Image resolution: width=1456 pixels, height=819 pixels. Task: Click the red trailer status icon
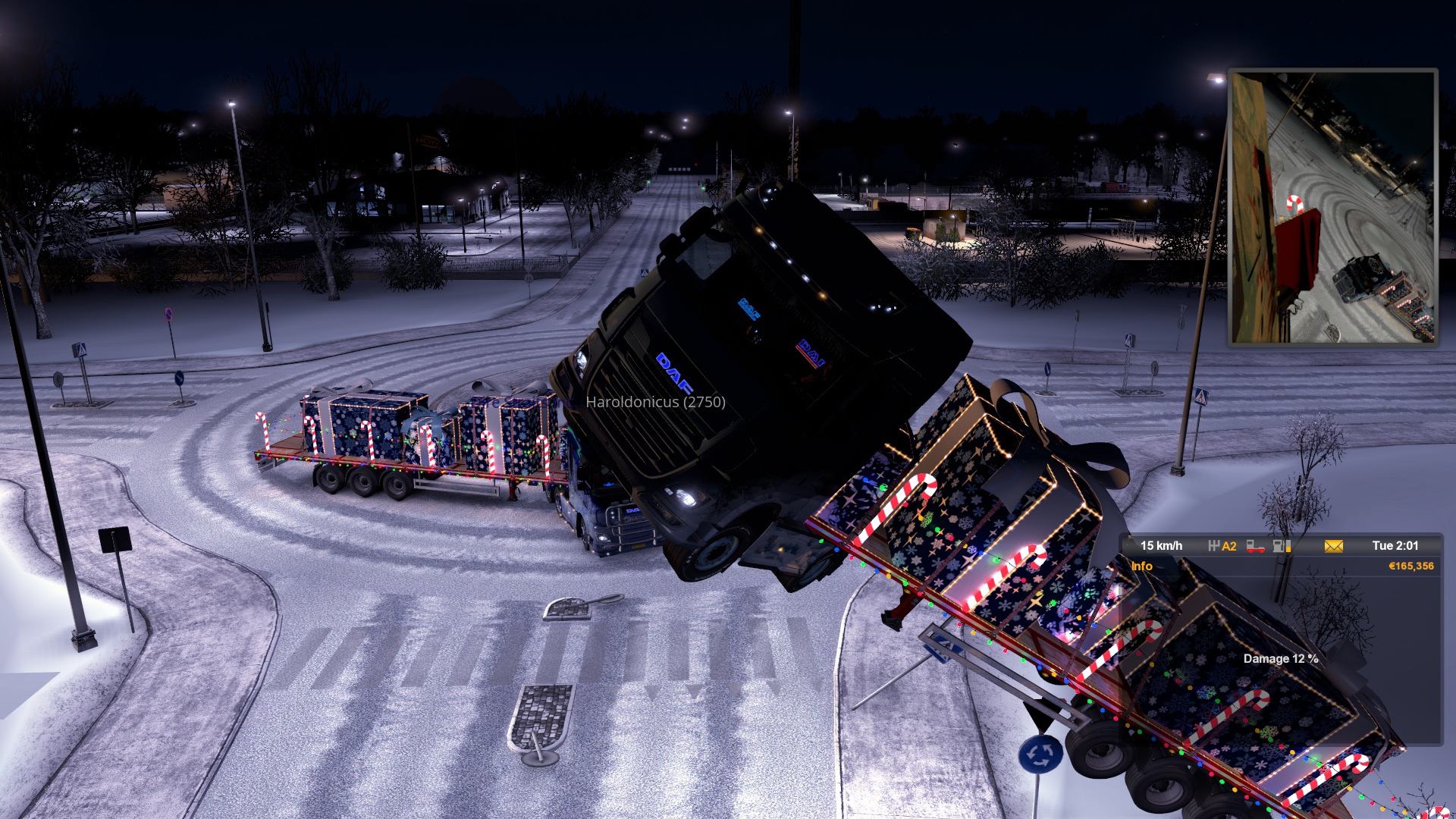click(x=1255, y=546)
